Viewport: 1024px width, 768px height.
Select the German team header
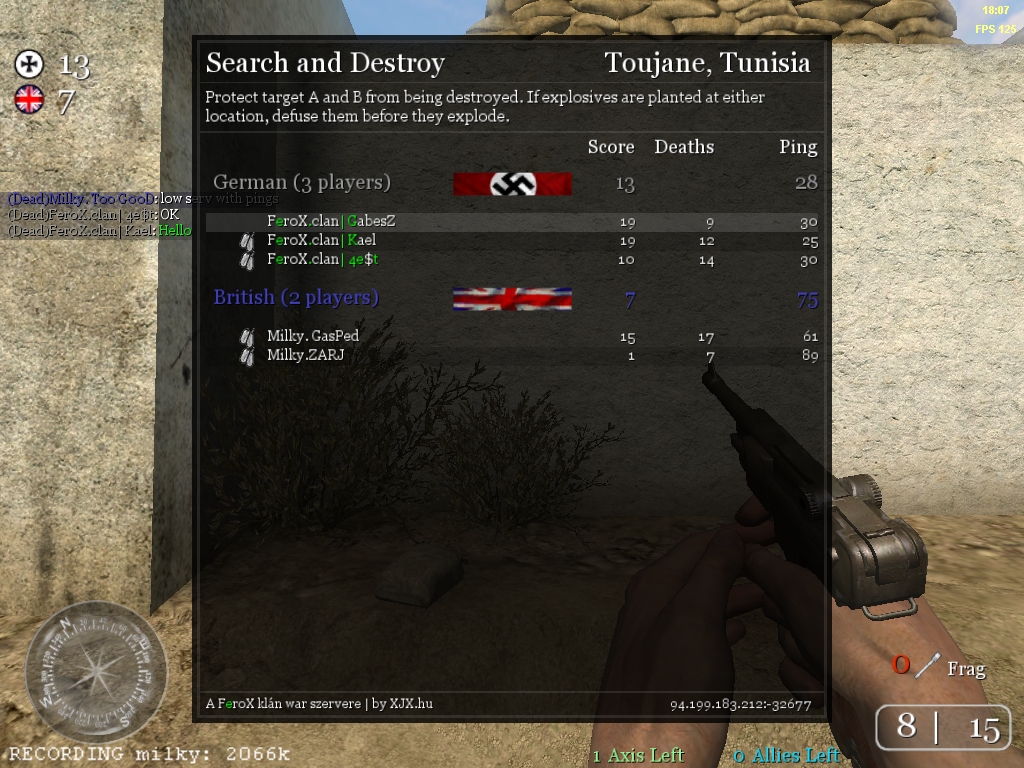click(x=302, y=183)
